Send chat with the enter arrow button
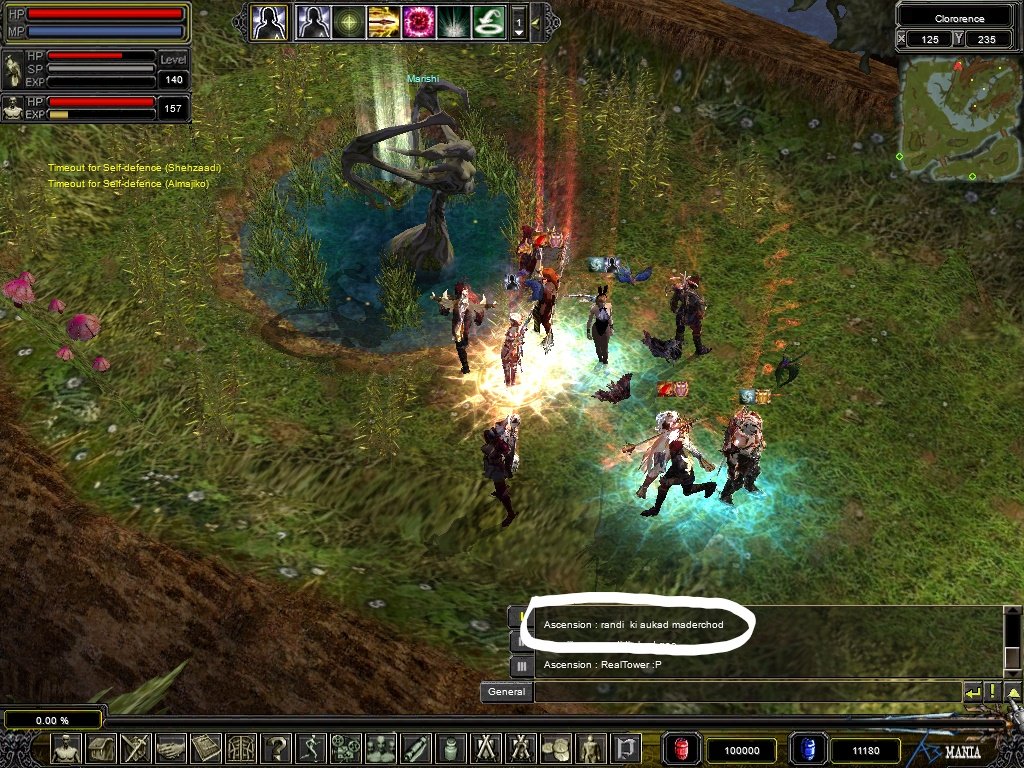Viewport: 1024px width, 768px height. [x=972, y=691]
